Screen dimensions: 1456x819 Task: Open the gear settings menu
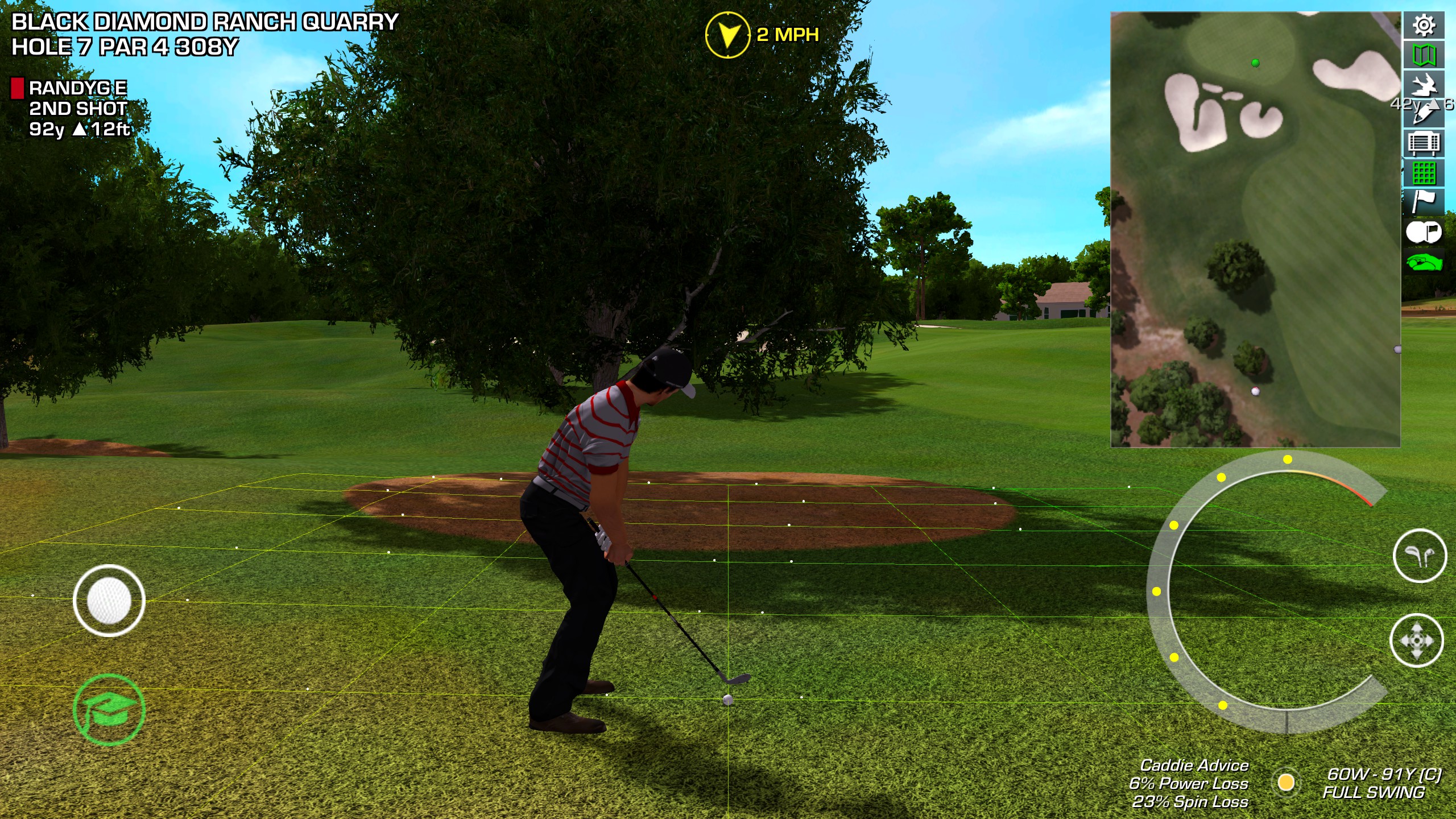tap(1424, 26)
